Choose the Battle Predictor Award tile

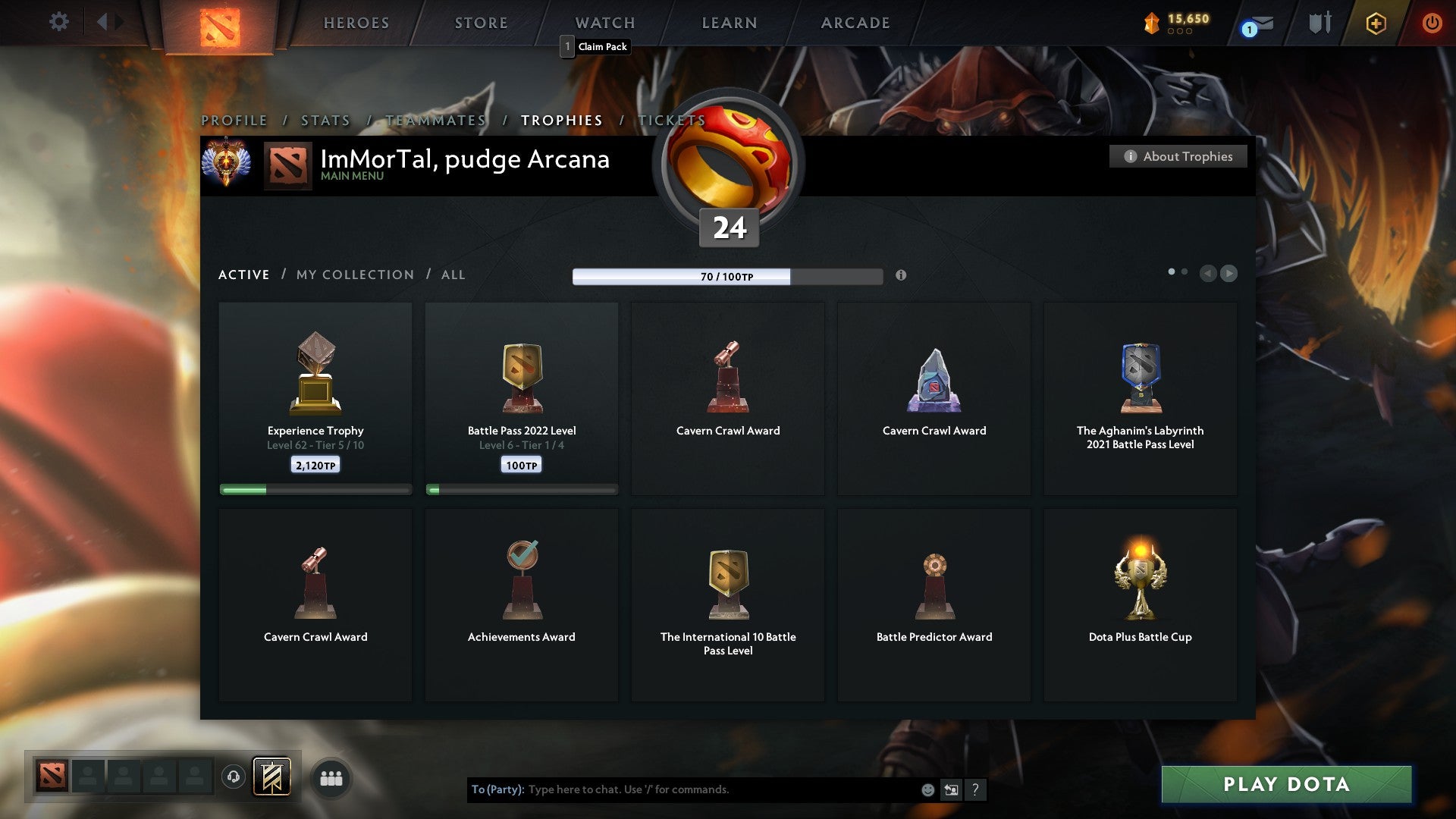(x=934, y=604)
